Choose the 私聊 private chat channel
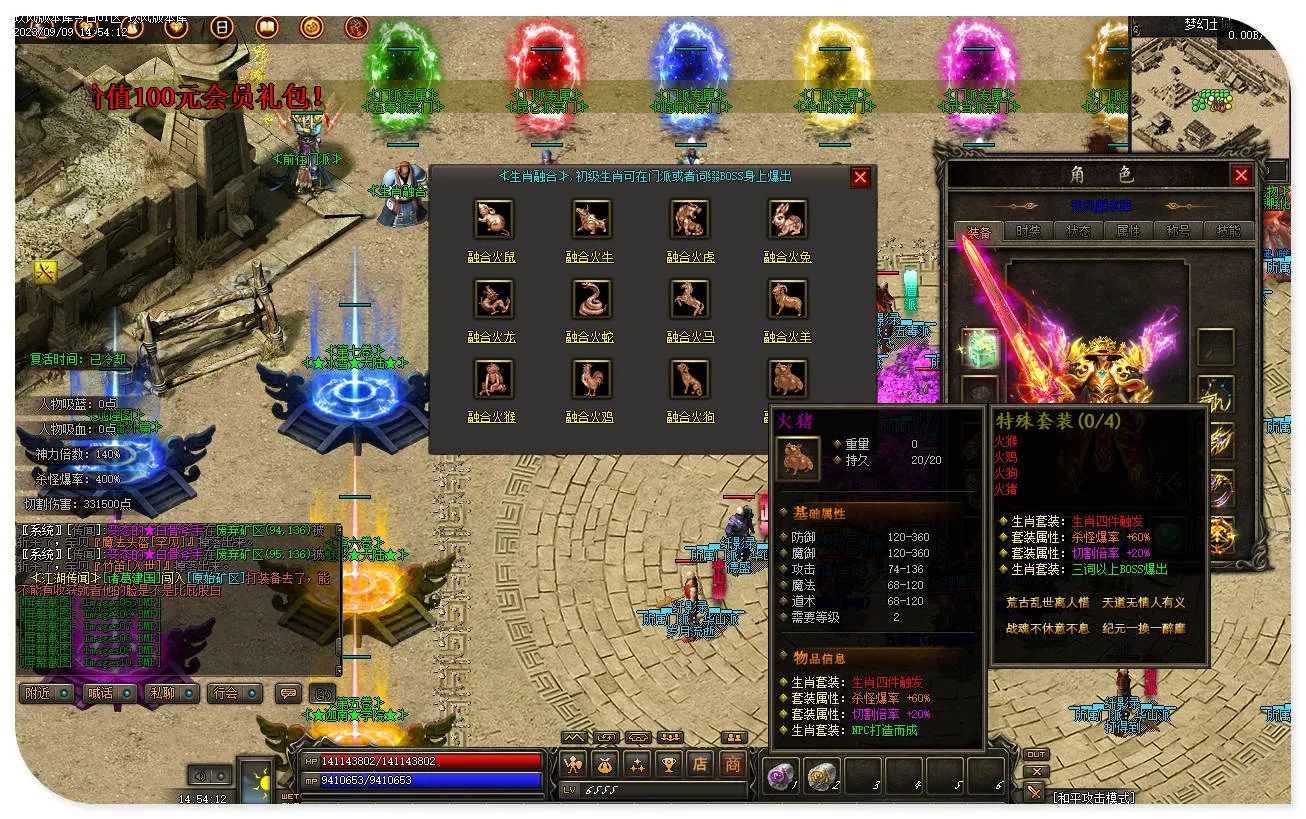 point(171,693)
